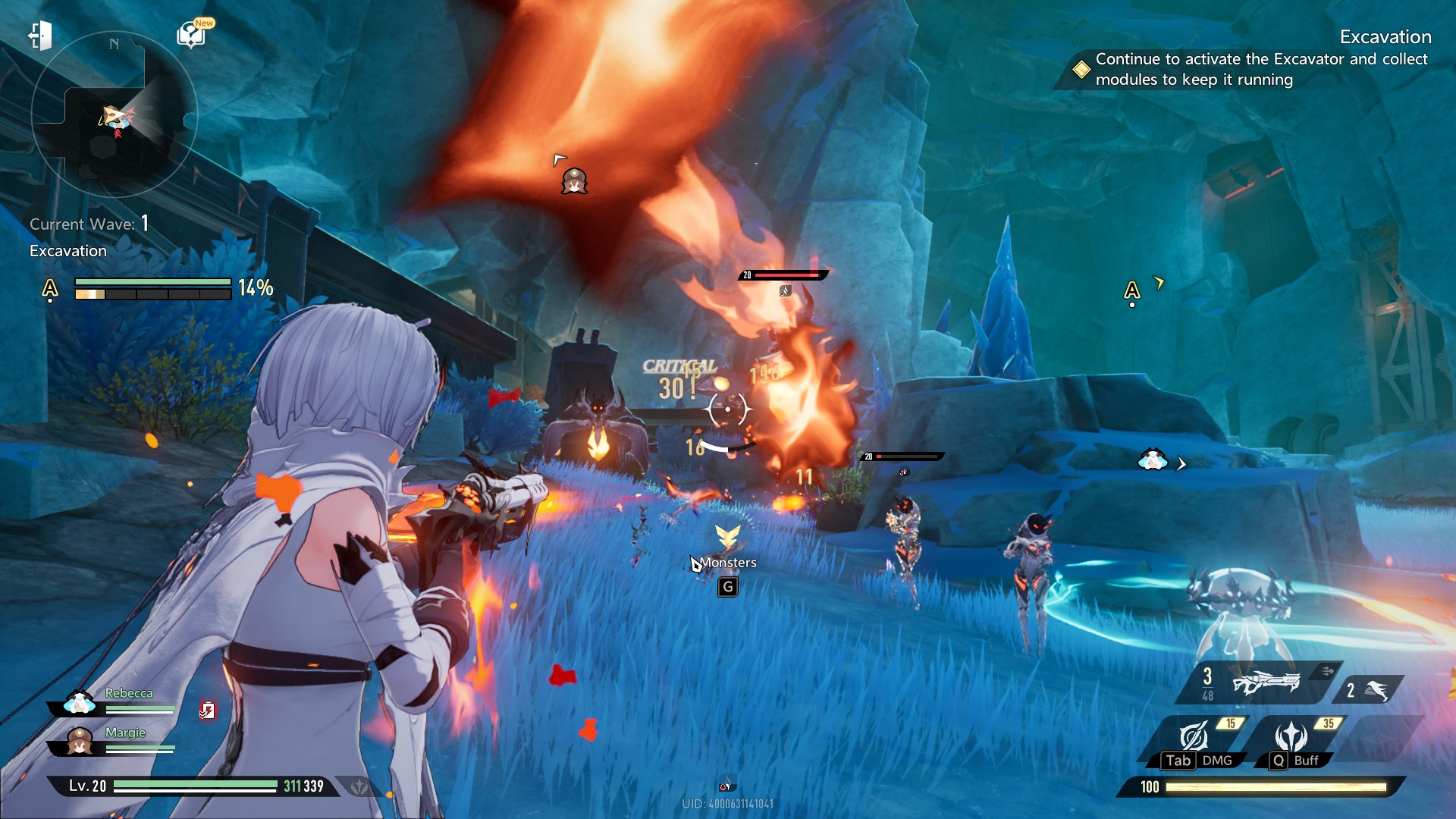Select Margie's party member portrait
This screenshot has width=1456, height=819.
pos(80,741)
